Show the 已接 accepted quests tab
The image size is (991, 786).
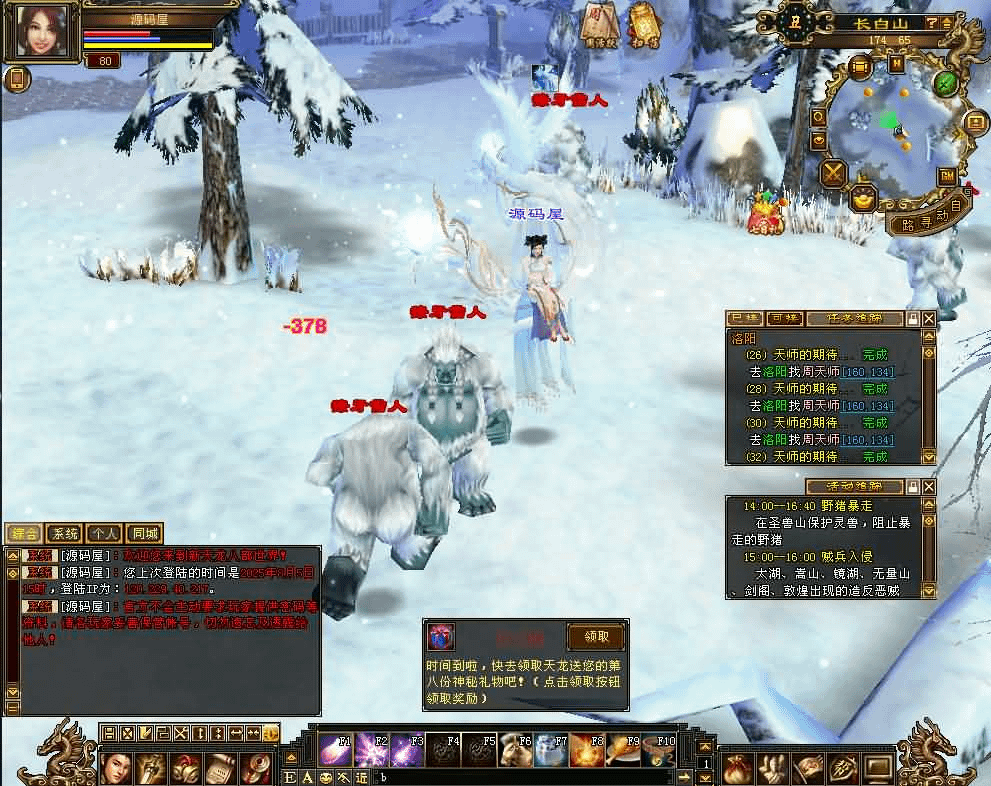tap(744, 318)
